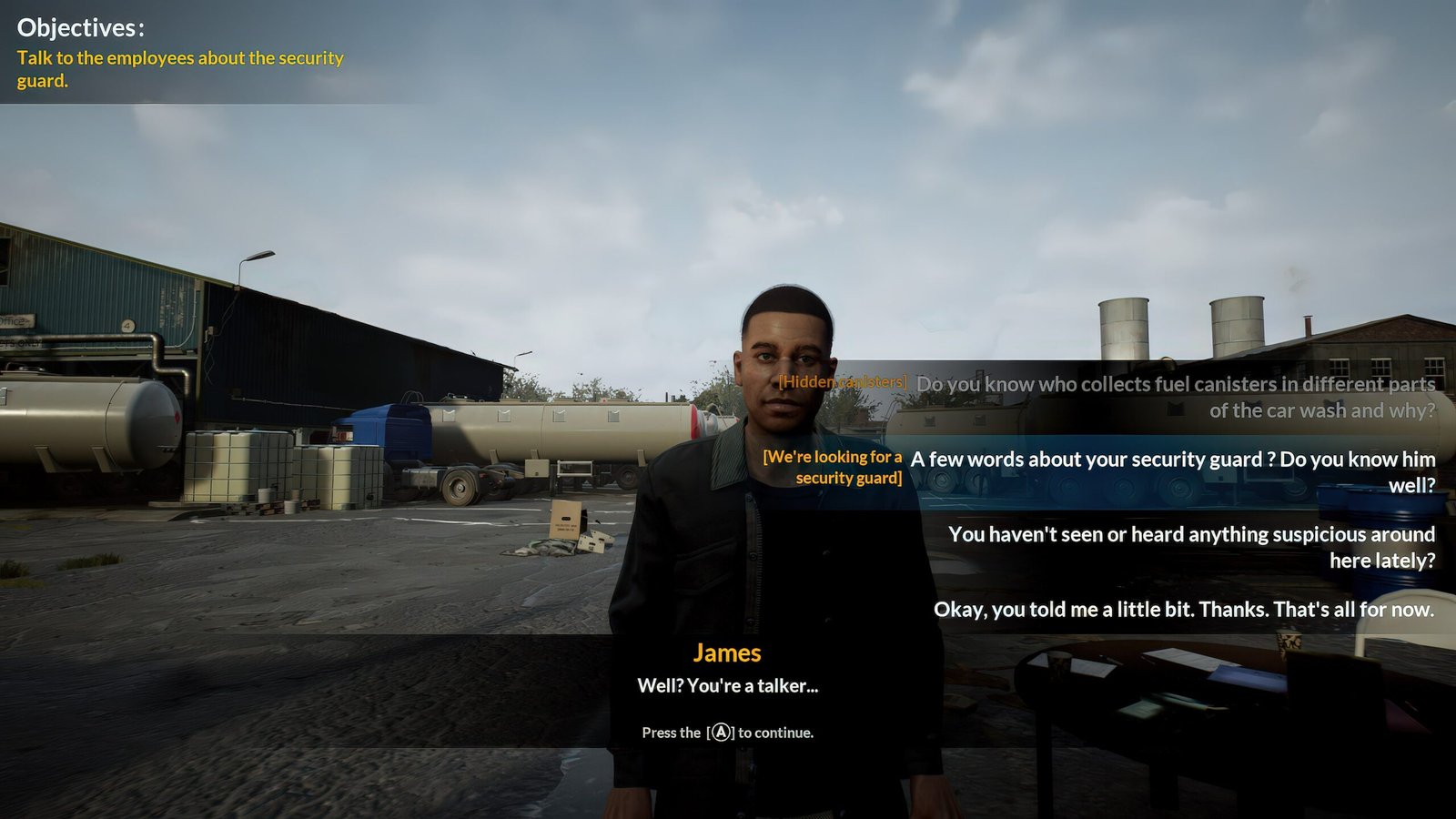The image size is (1456, 819).
Task: Choose the security guard dialogue question
Action: point(1172,471)
